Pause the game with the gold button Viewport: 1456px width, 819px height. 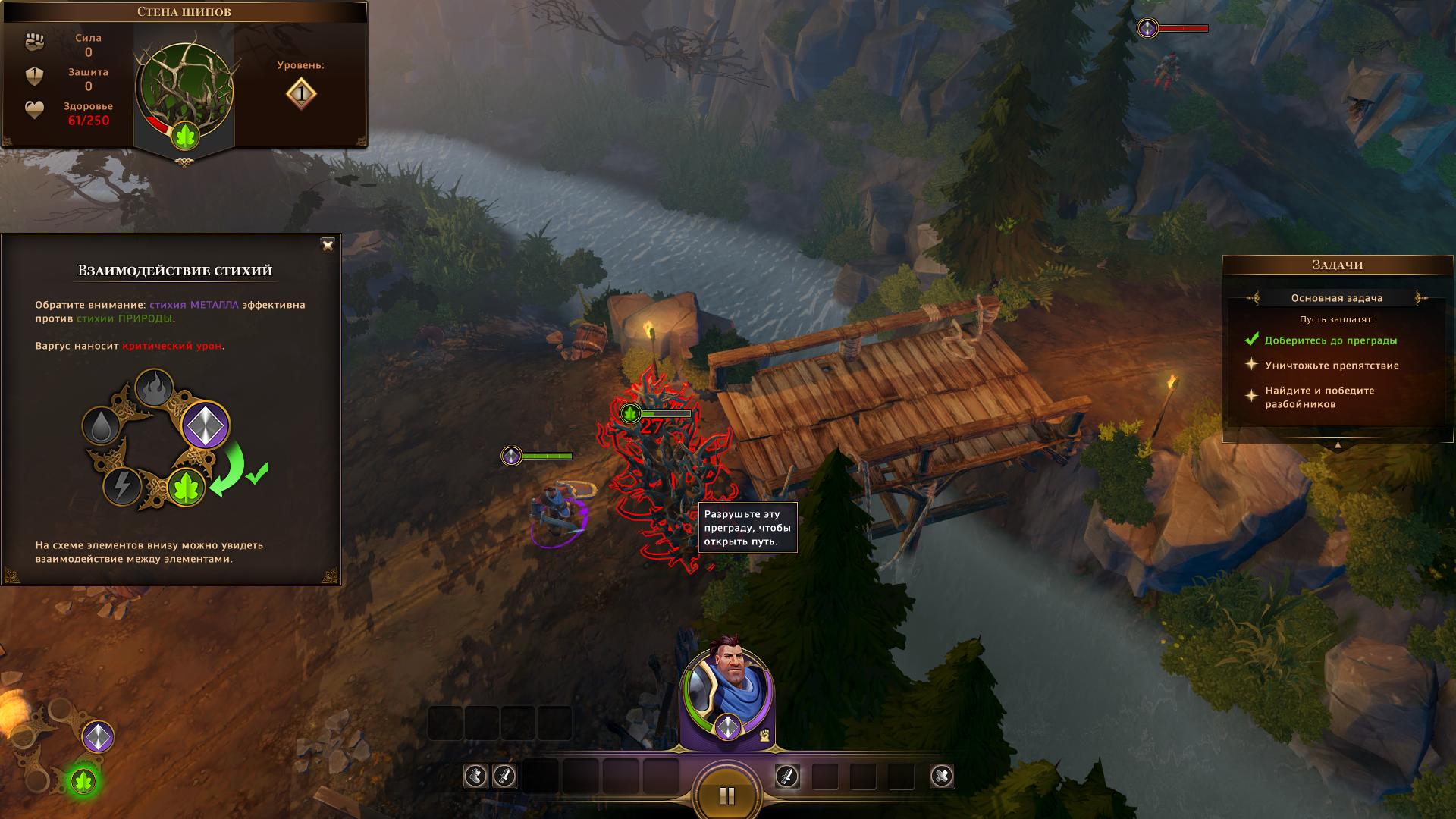pyautogui.click(x=726, y=795)
